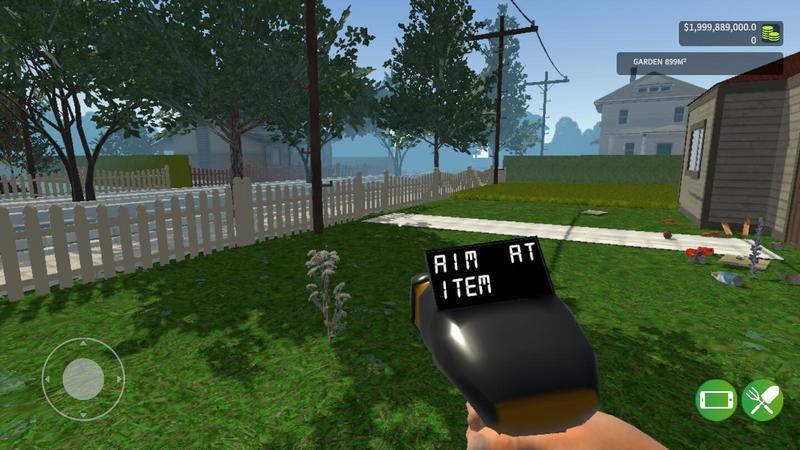
Task: Tap the virtual movement joystick
Action: pyautogui.click(x=83, y=379)
